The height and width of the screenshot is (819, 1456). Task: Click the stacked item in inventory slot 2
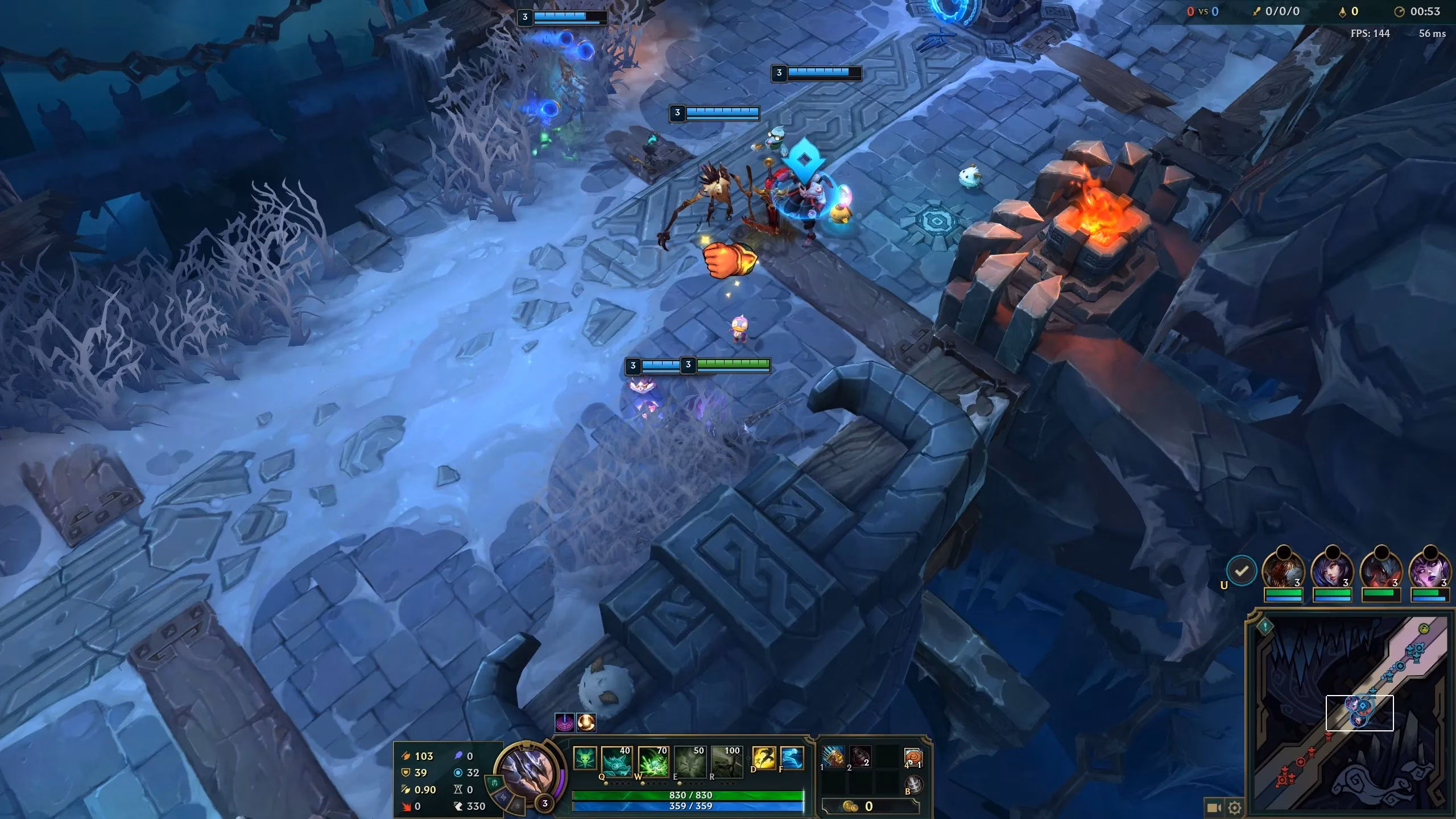[x=861, y=758]
